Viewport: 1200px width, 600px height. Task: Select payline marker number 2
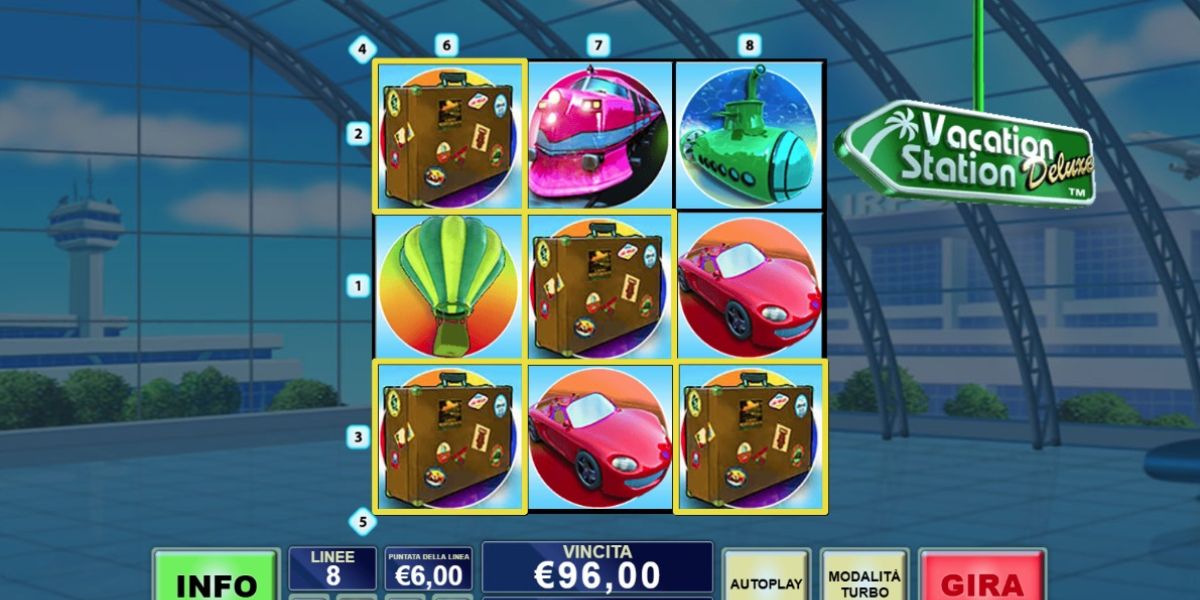pyautogui.click(x=358, y=134)
